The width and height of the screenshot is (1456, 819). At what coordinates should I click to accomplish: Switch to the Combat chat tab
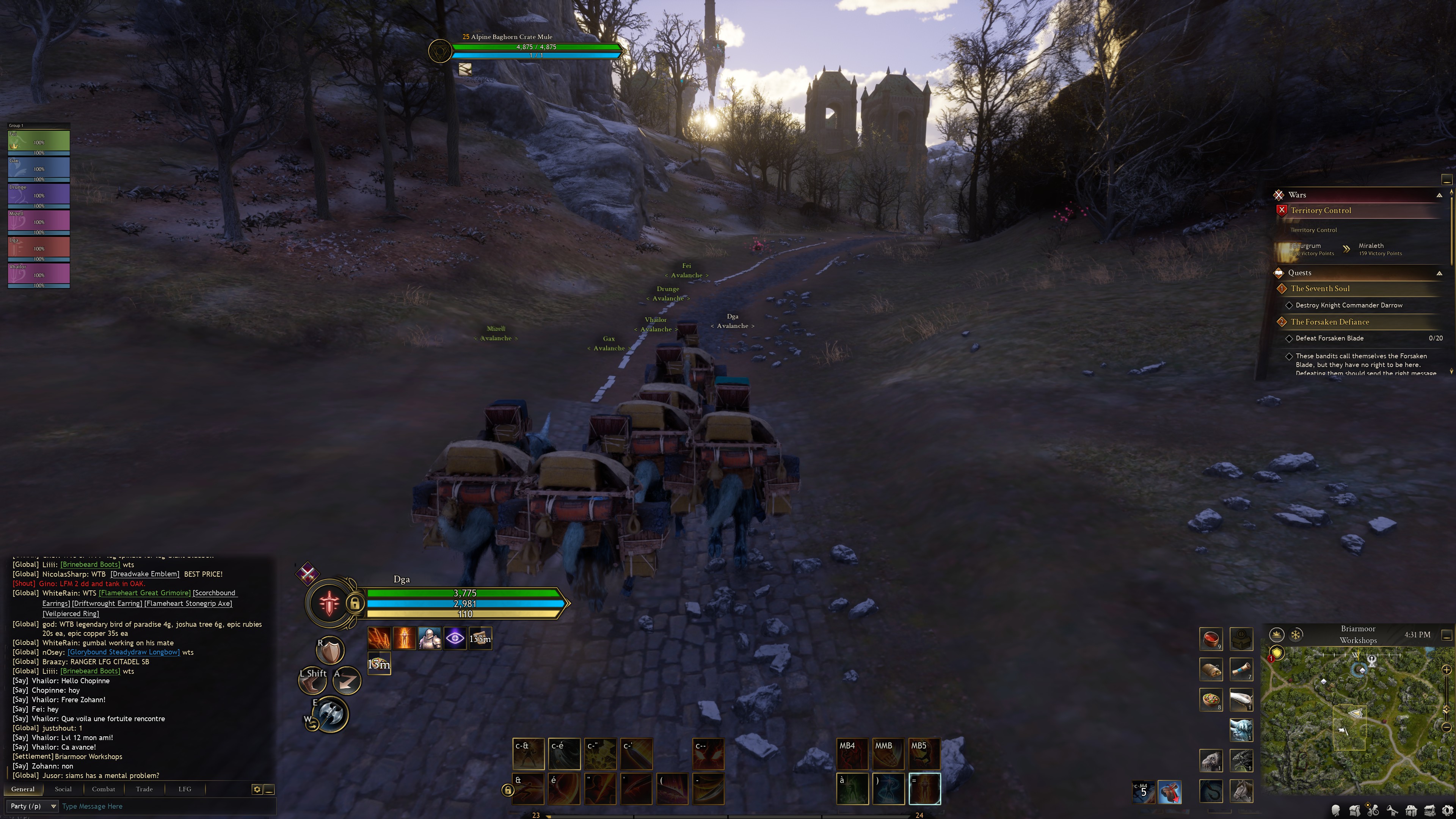pyautogui.click(x=104, y=789)
